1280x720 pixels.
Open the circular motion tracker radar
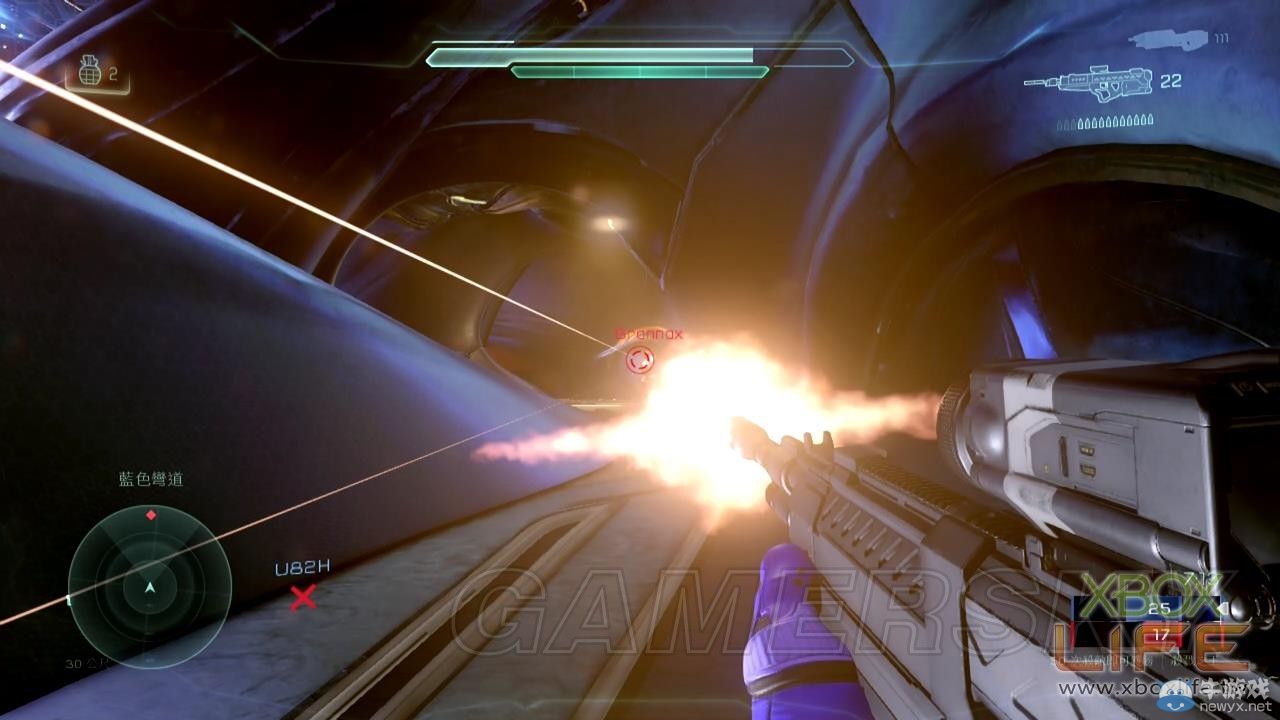150,586
